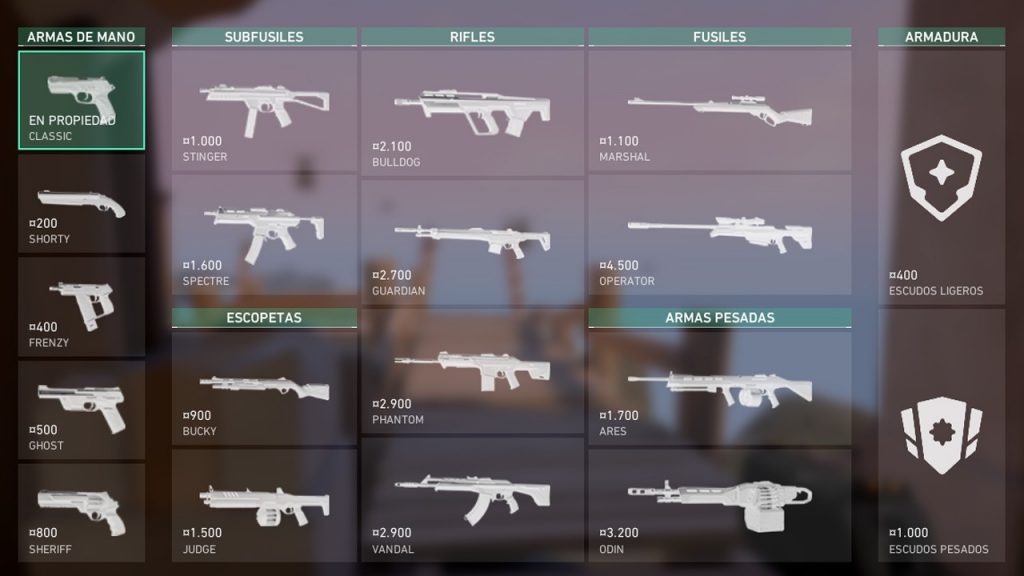Viewport: 1024px width, 576px height.
Task: Choose the Ares heavy weapon
Action: (x=719, y=388)
